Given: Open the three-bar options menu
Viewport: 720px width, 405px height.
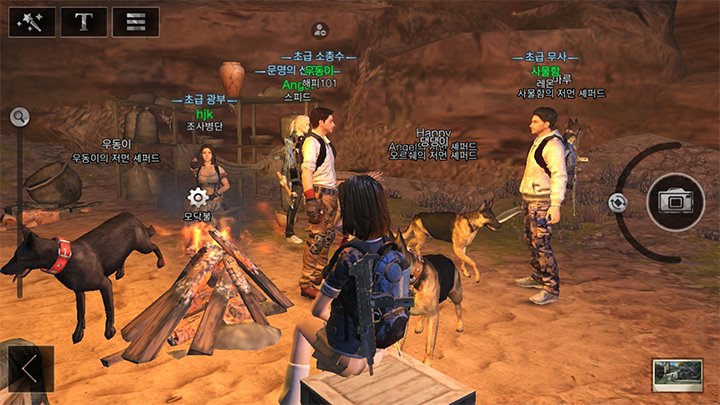Looking at the screenshot, I should 135,21.
